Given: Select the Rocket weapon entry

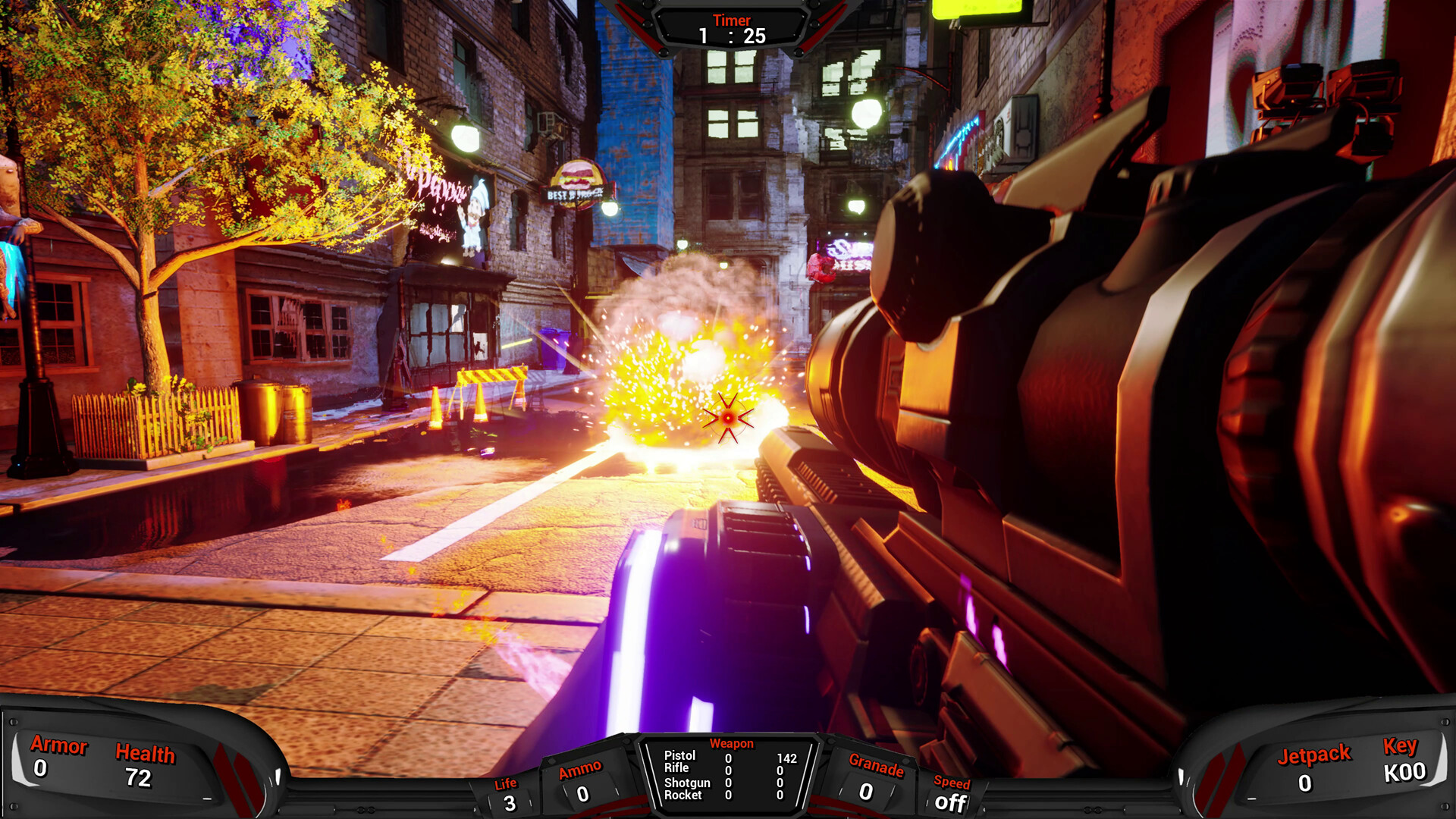Looking at the screenshot, I should [x=683, y=795].
